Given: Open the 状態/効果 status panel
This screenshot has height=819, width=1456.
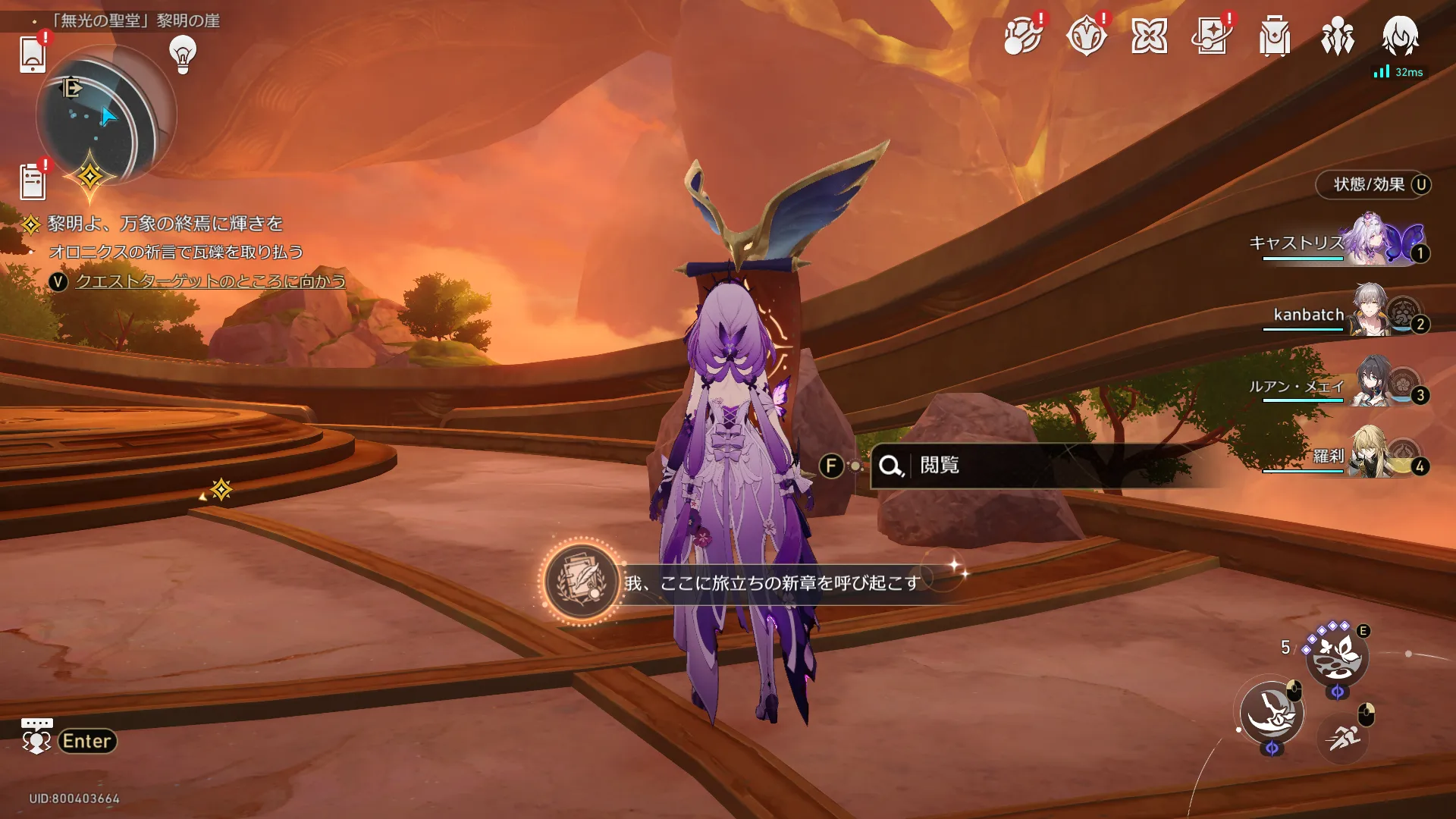Looking at the screenshot, I should [x=1373, y=185].
